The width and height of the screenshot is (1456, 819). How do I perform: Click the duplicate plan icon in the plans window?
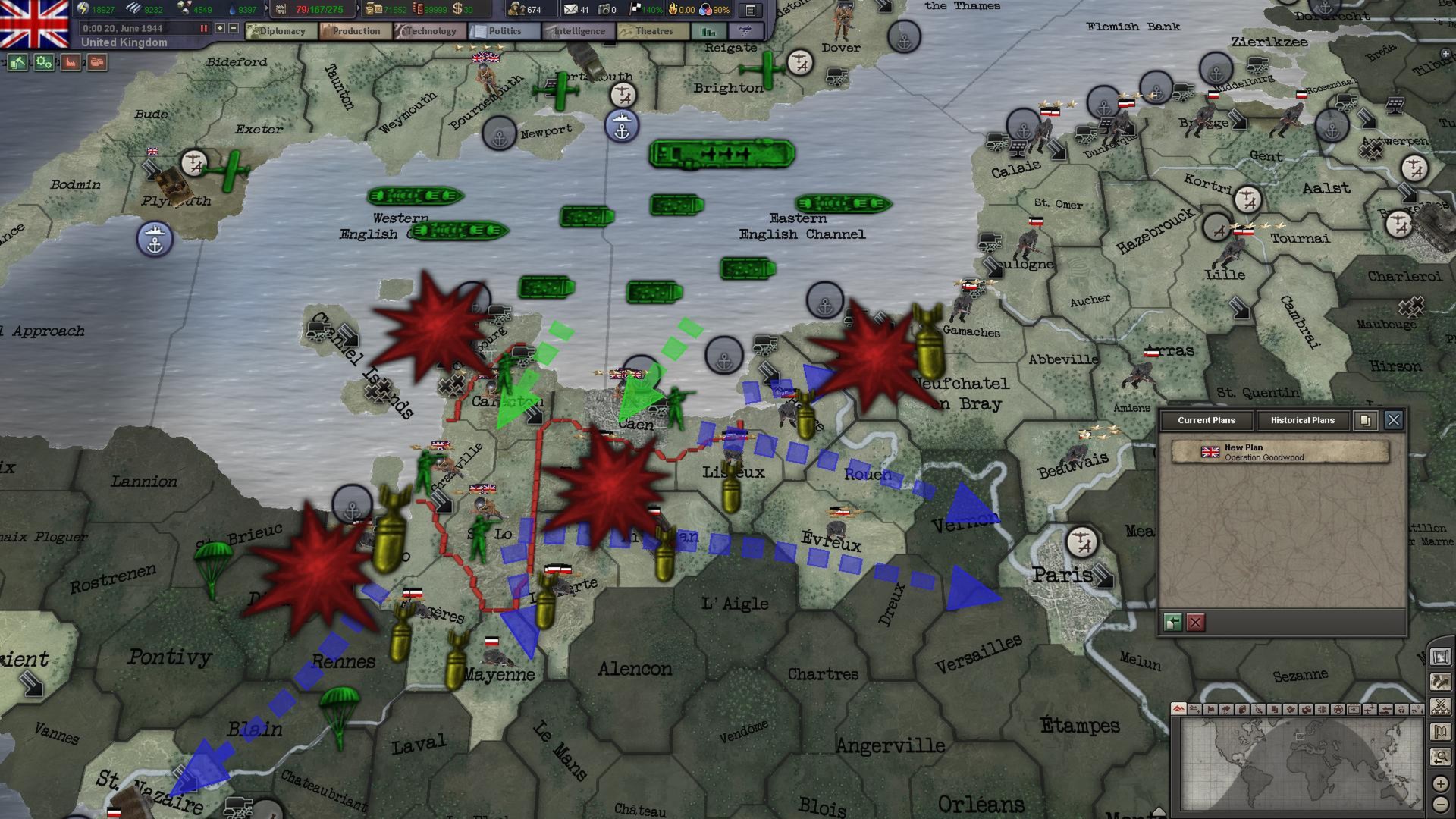[1366, 421]
